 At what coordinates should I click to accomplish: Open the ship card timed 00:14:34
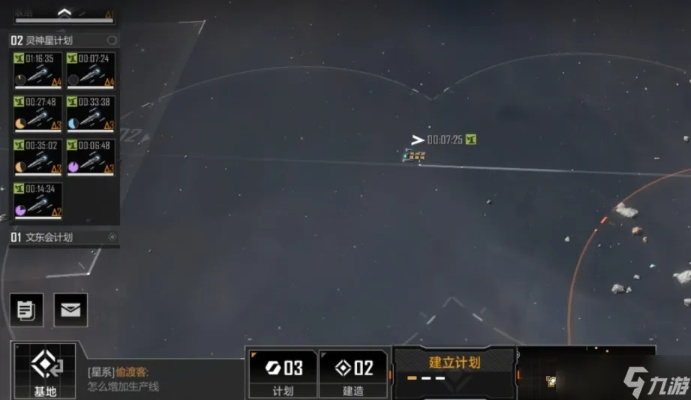tap(36, 200)
